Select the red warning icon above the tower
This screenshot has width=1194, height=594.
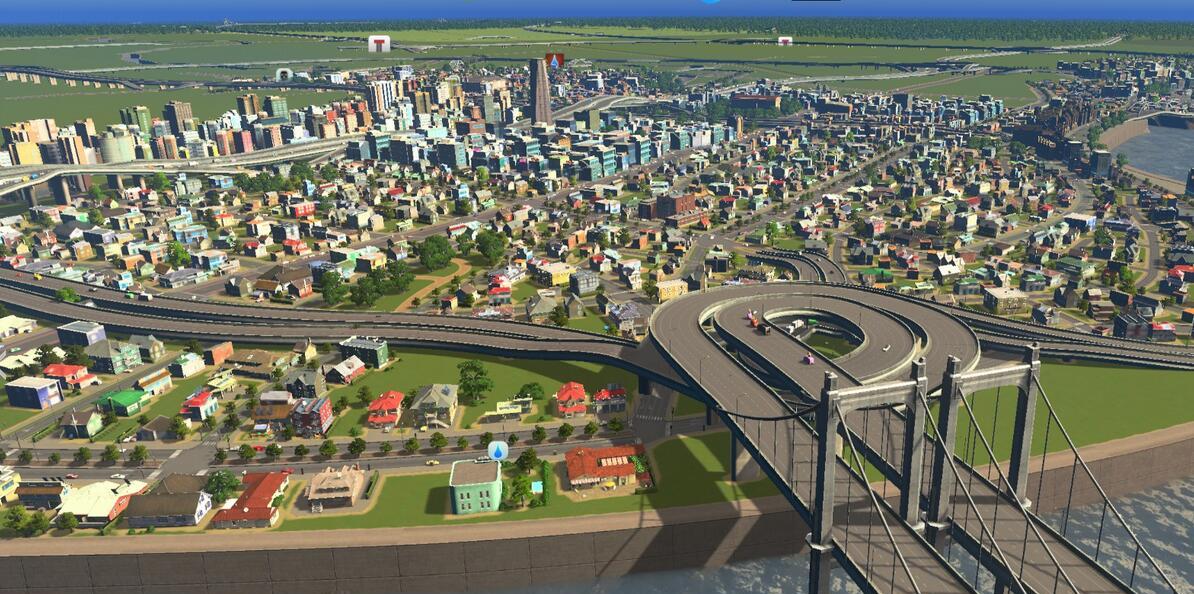click(555, 60)
